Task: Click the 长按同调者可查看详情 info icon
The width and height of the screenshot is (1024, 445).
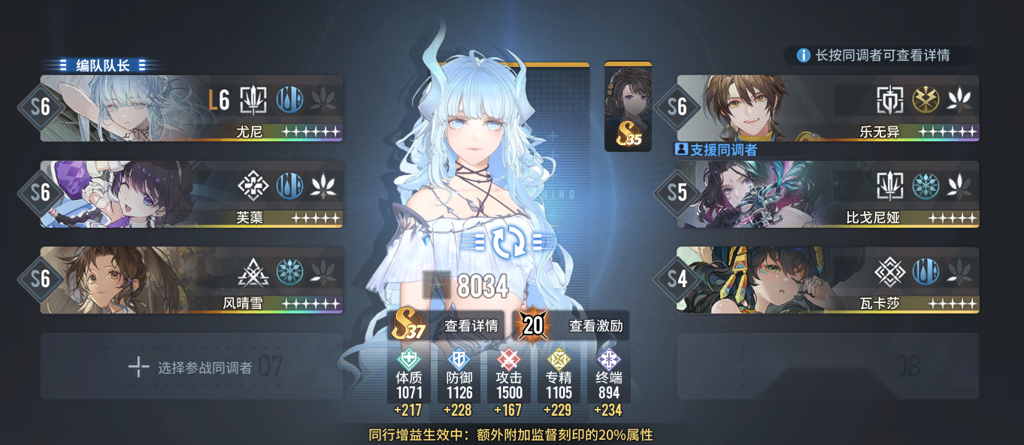Action: [803, 55]
